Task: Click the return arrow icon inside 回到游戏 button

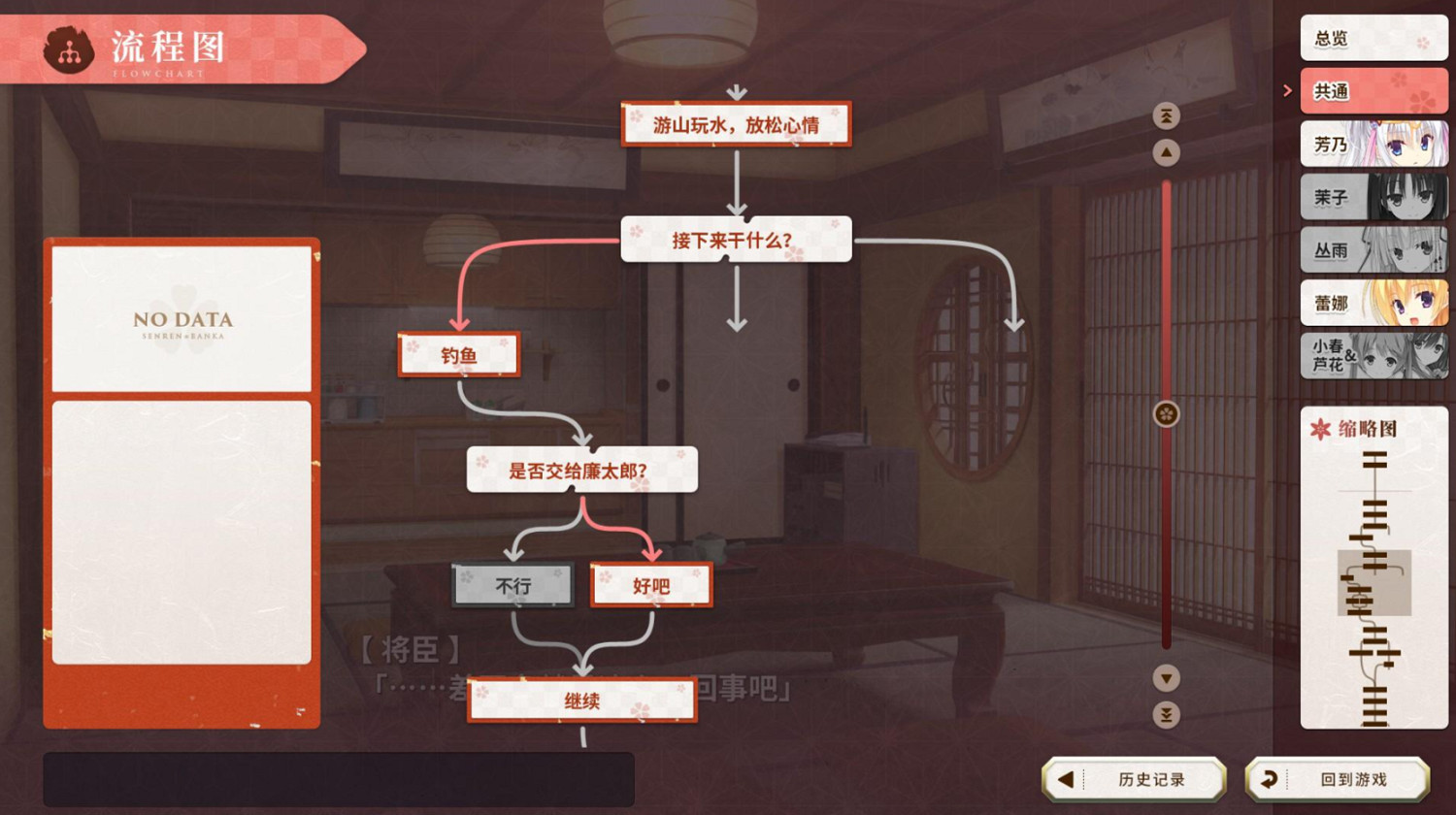Action: pyautogui.click(x=1272, y=777)
